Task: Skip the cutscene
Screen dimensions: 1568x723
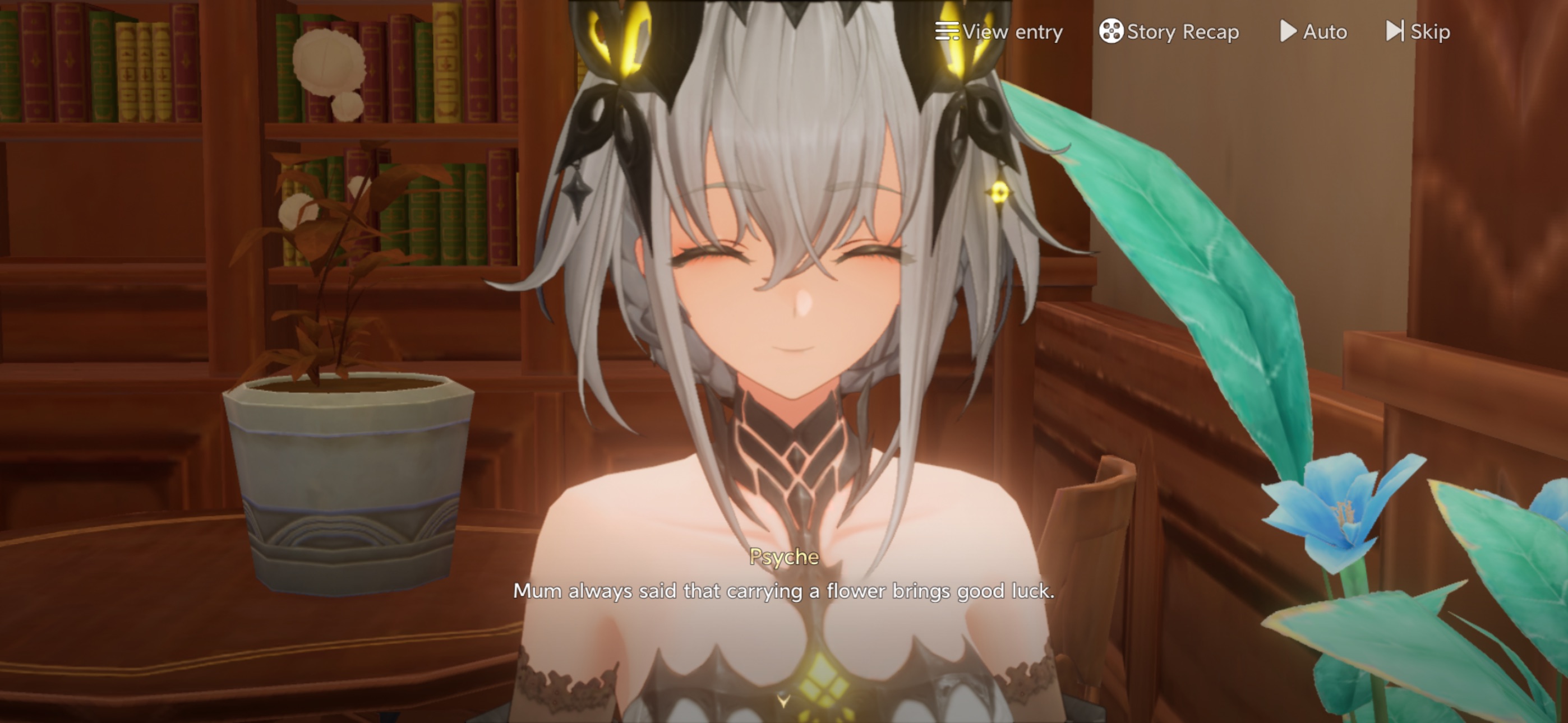Action: pyautogui.click(x=1418, y=31)
